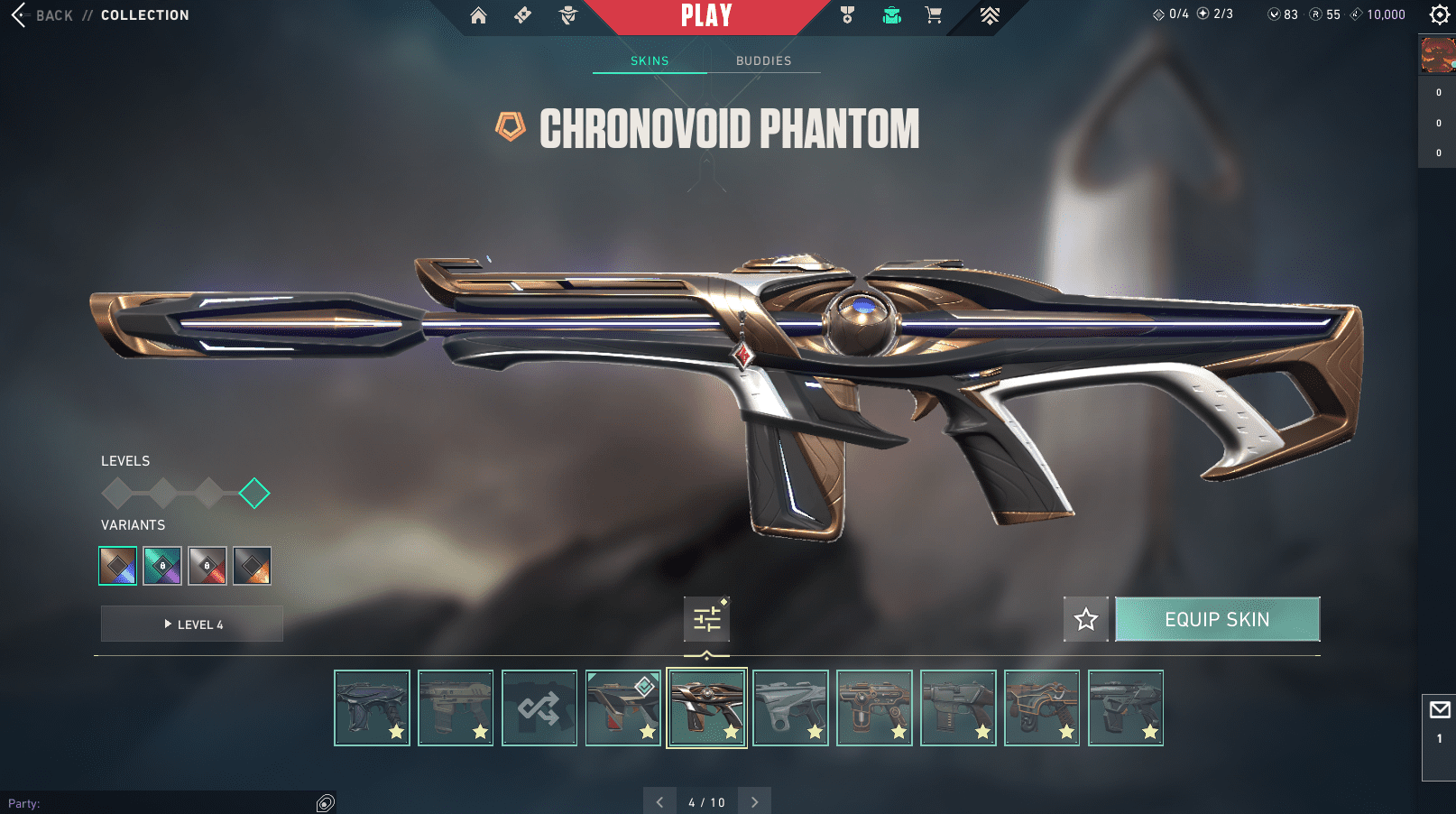
Task: Open the home screen icon
Action: pyautogui.click(x=478, y=15)
